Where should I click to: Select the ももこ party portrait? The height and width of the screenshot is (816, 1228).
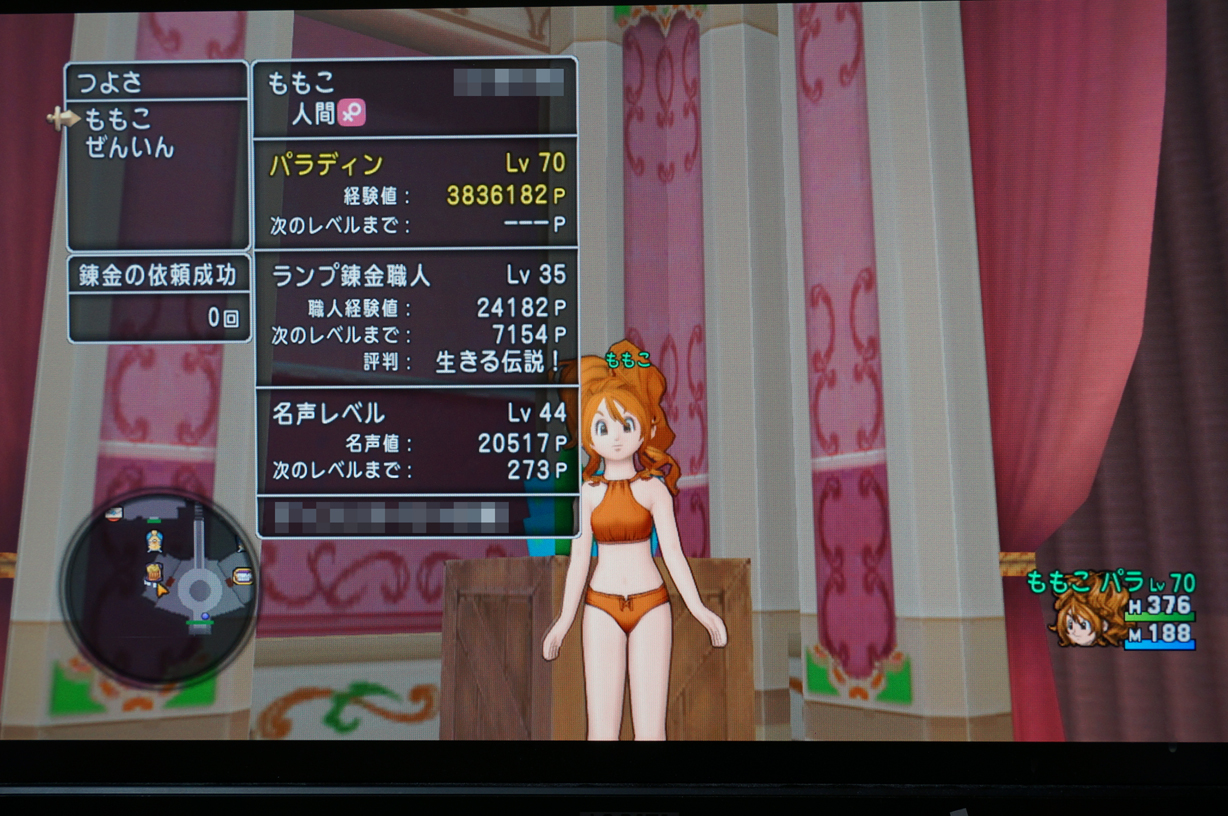pos(1084,618)
